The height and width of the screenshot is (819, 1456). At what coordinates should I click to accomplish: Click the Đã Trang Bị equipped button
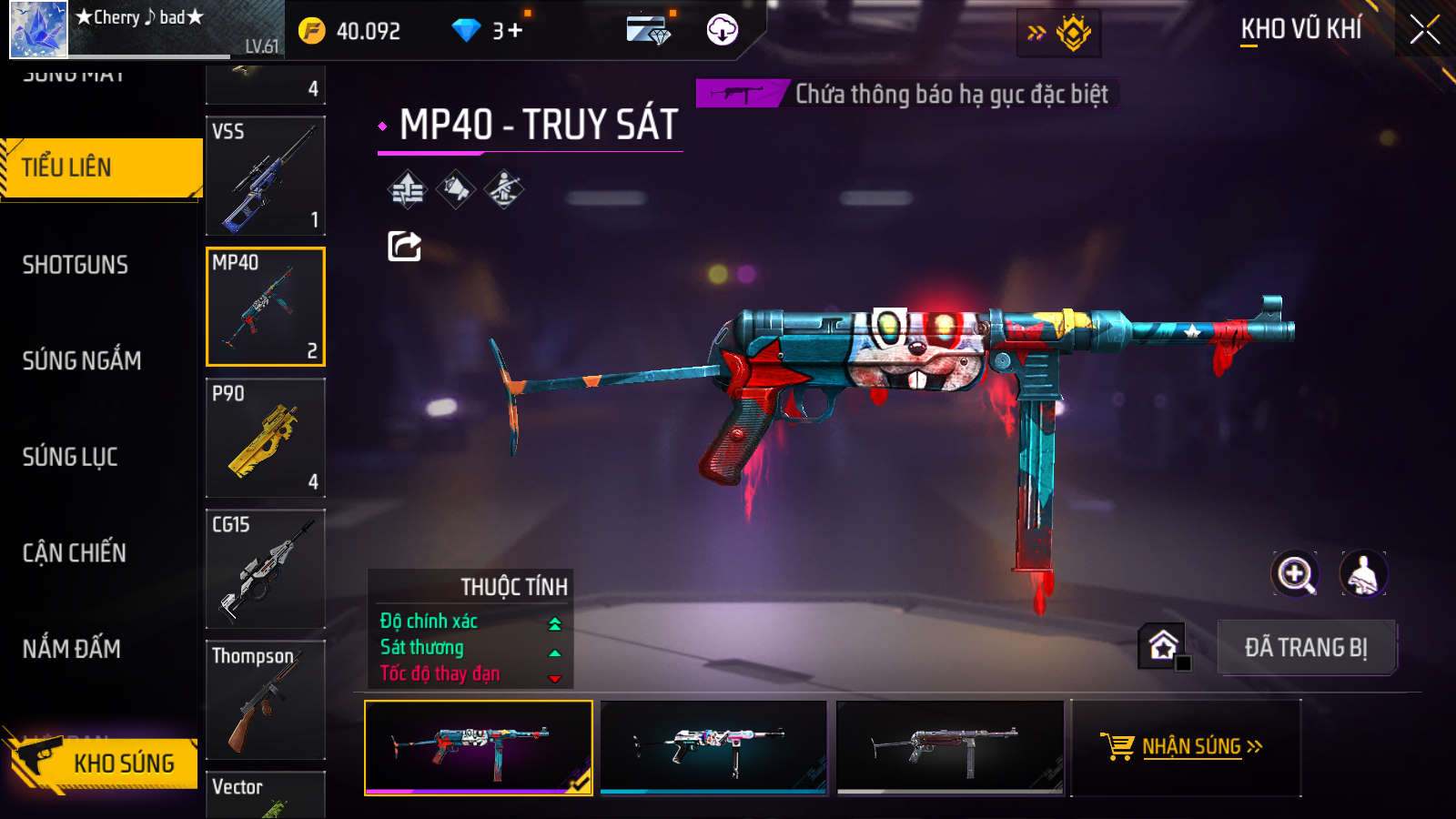pos(1306,648)
